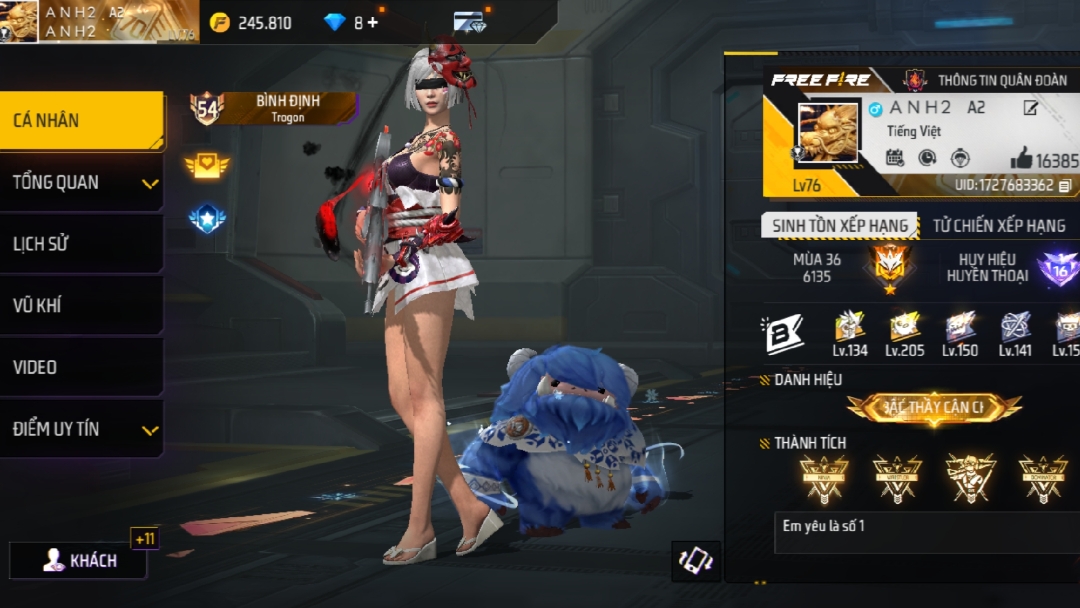1080x608 pixels.
Task: Select the CÁ NHÂN menu entry
Action: point(82,121)
